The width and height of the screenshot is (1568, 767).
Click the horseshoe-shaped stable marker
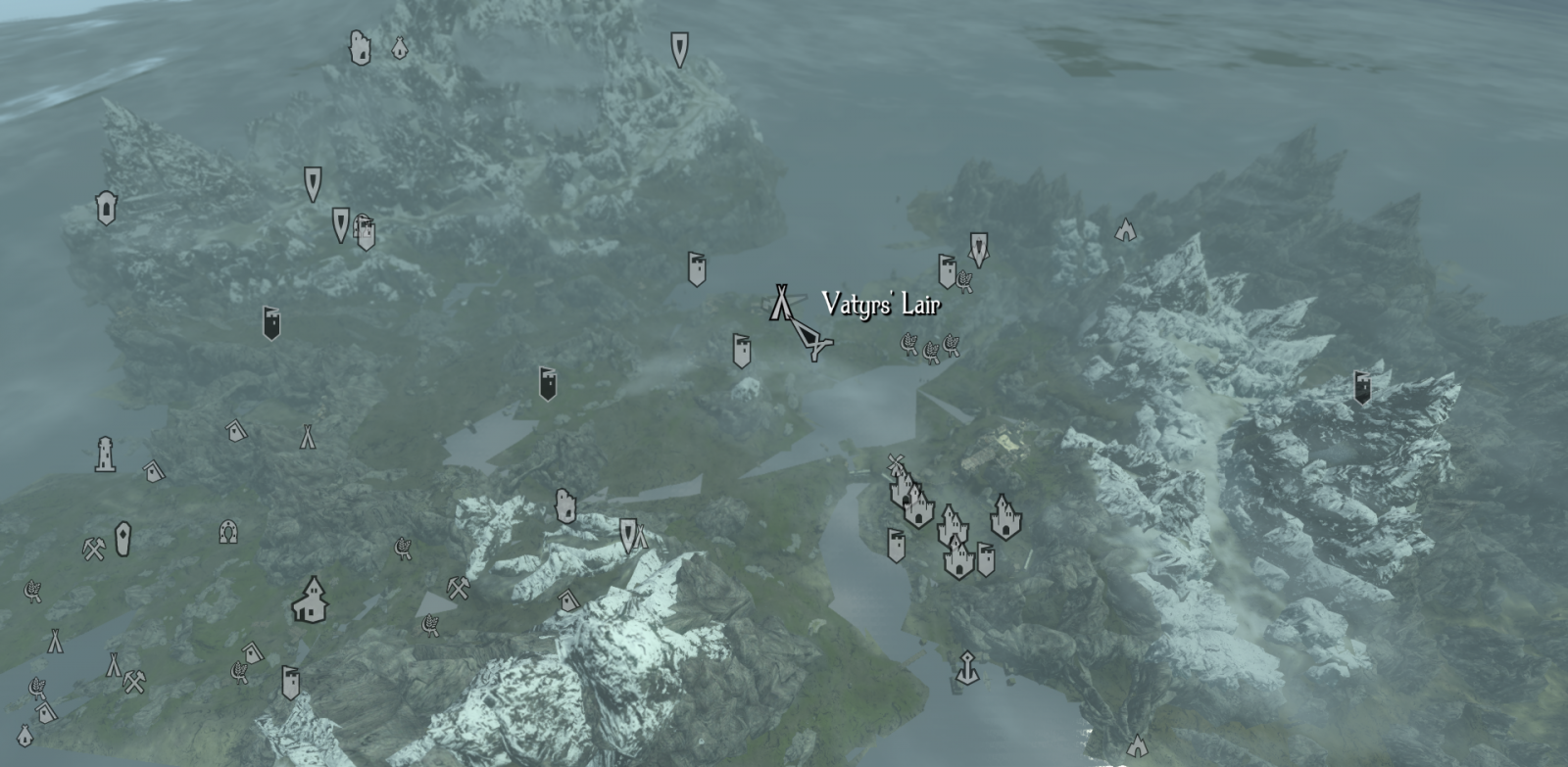coord(228,532)
